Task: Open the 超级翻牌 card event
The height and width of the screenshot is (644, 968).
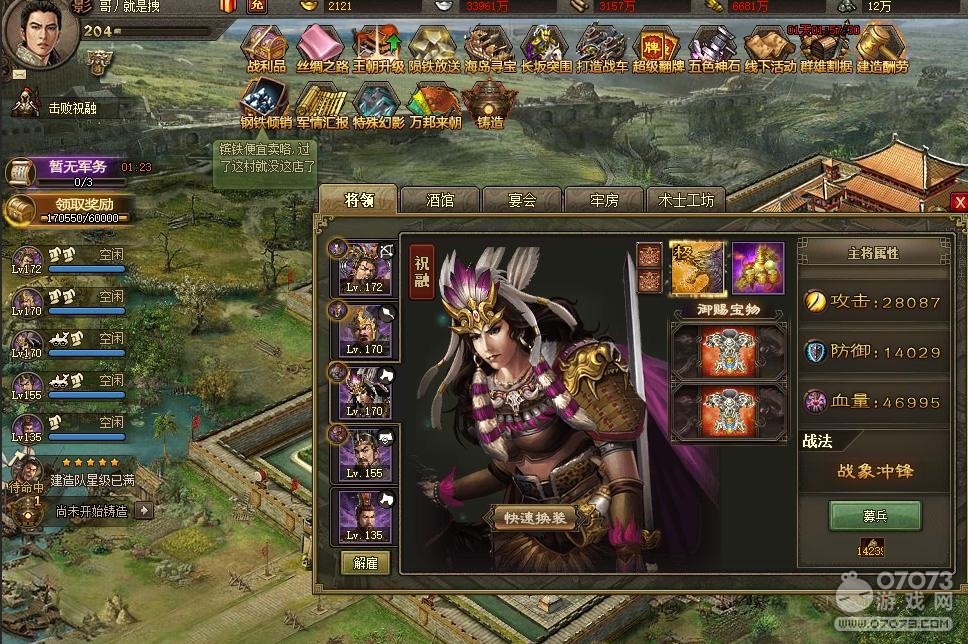Action: (x=657, y=48)
